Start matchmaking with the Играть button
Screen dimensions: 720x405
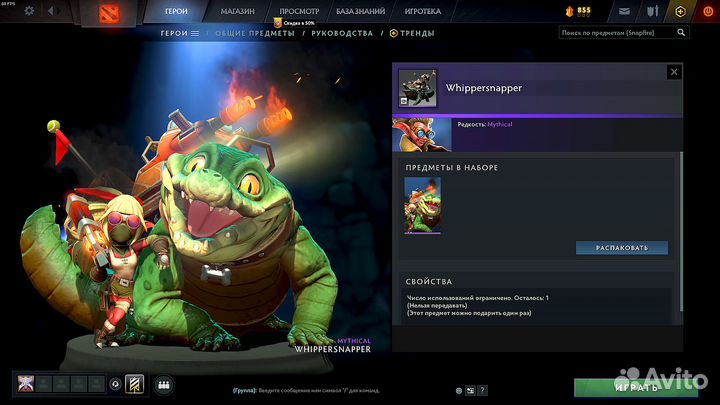tap(637, 387)
